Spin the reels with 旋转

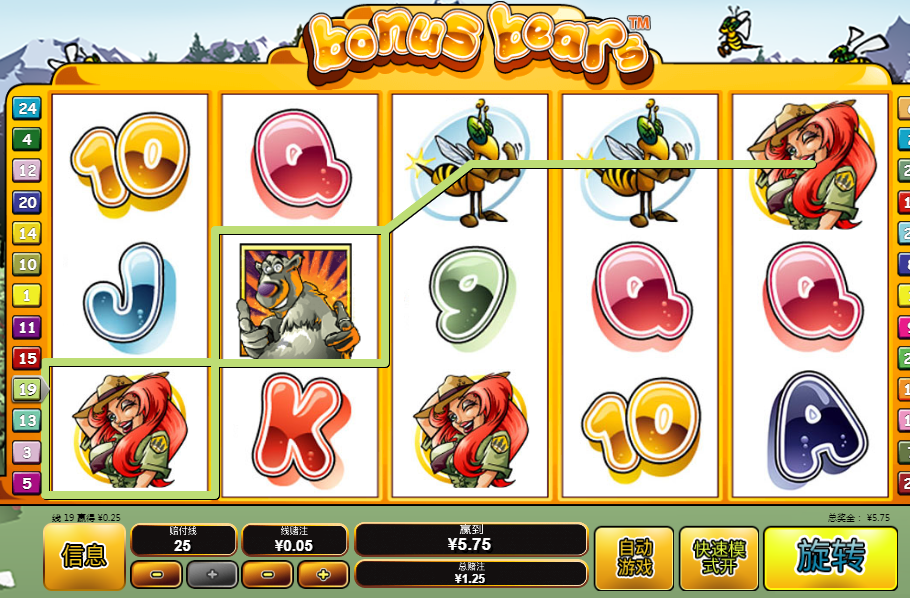pyautogui.click(x=830, y=558)
